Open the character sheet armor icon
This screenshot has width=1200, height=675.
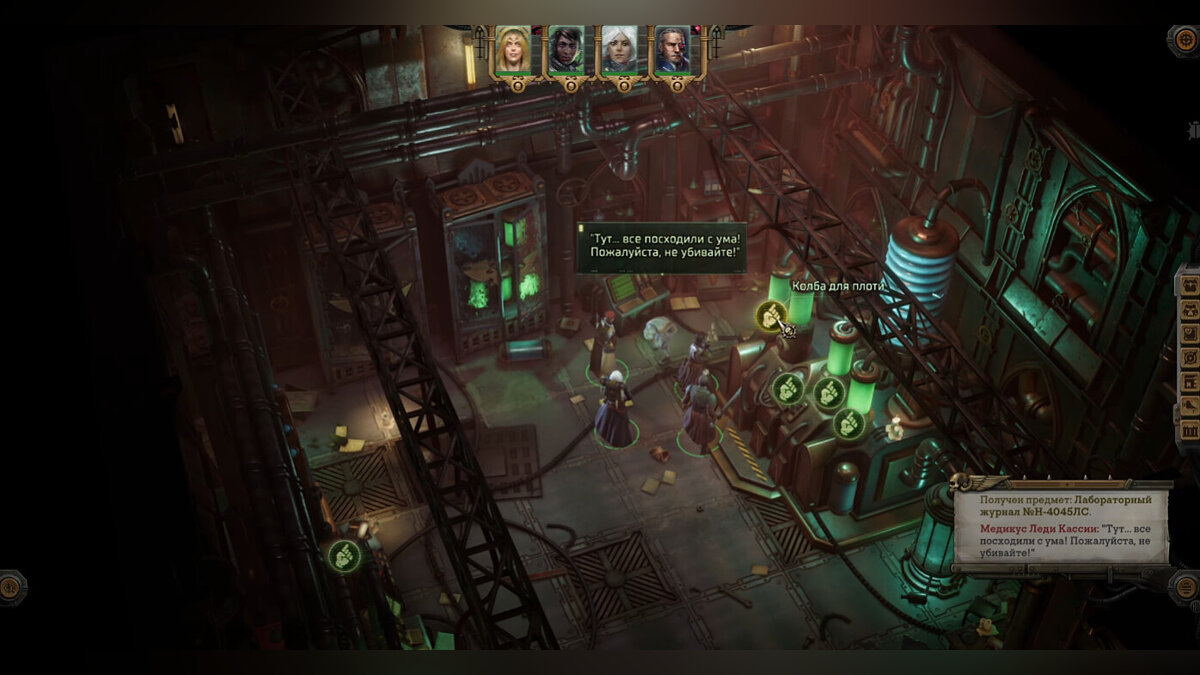click(1190, 309)
